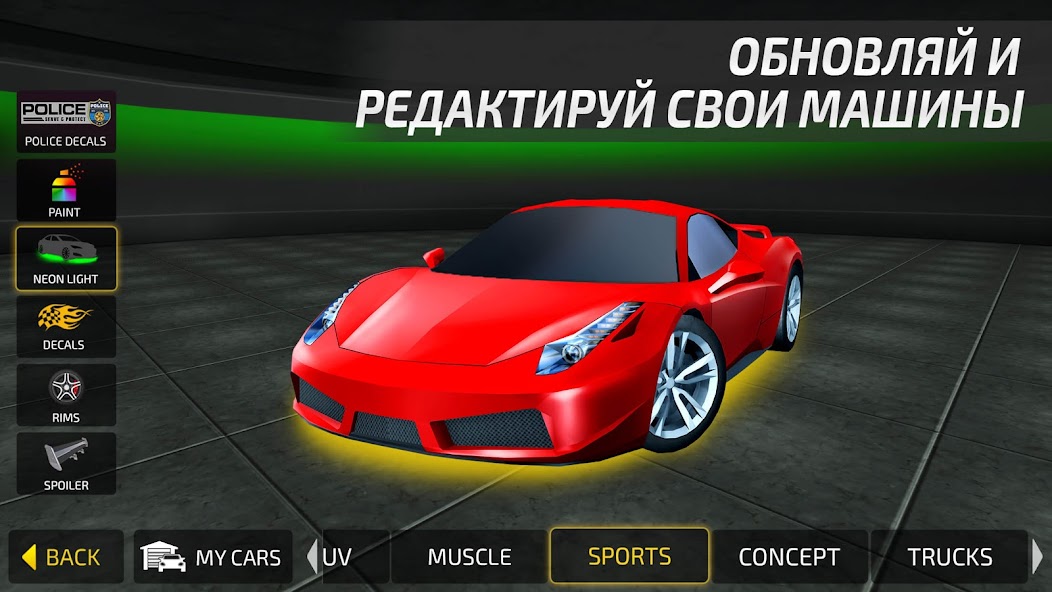Viewport: 1052px width, 592px height.
Task: Choose the Neon Light customization
Action: pos(66,258)
